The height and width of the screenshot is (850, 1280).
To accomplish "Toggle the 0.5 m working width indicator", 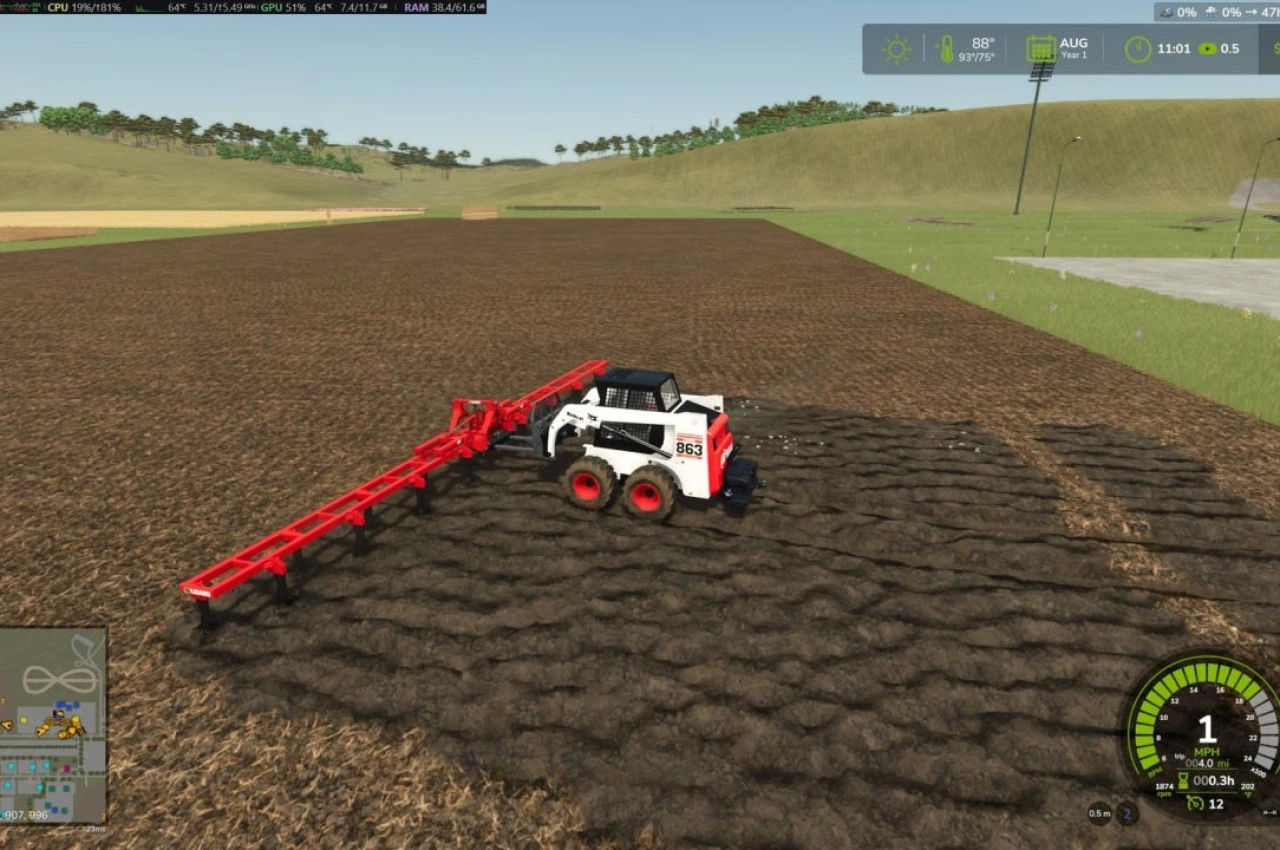I will [x=1100, y=815].
